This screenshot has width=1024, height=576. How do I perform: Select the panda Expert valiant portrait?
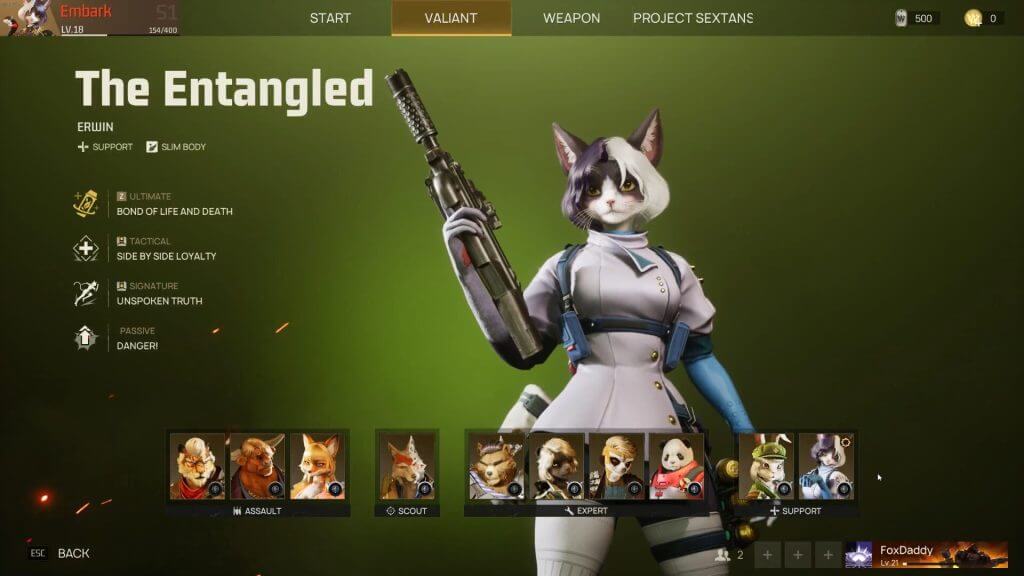pos(676,466)
